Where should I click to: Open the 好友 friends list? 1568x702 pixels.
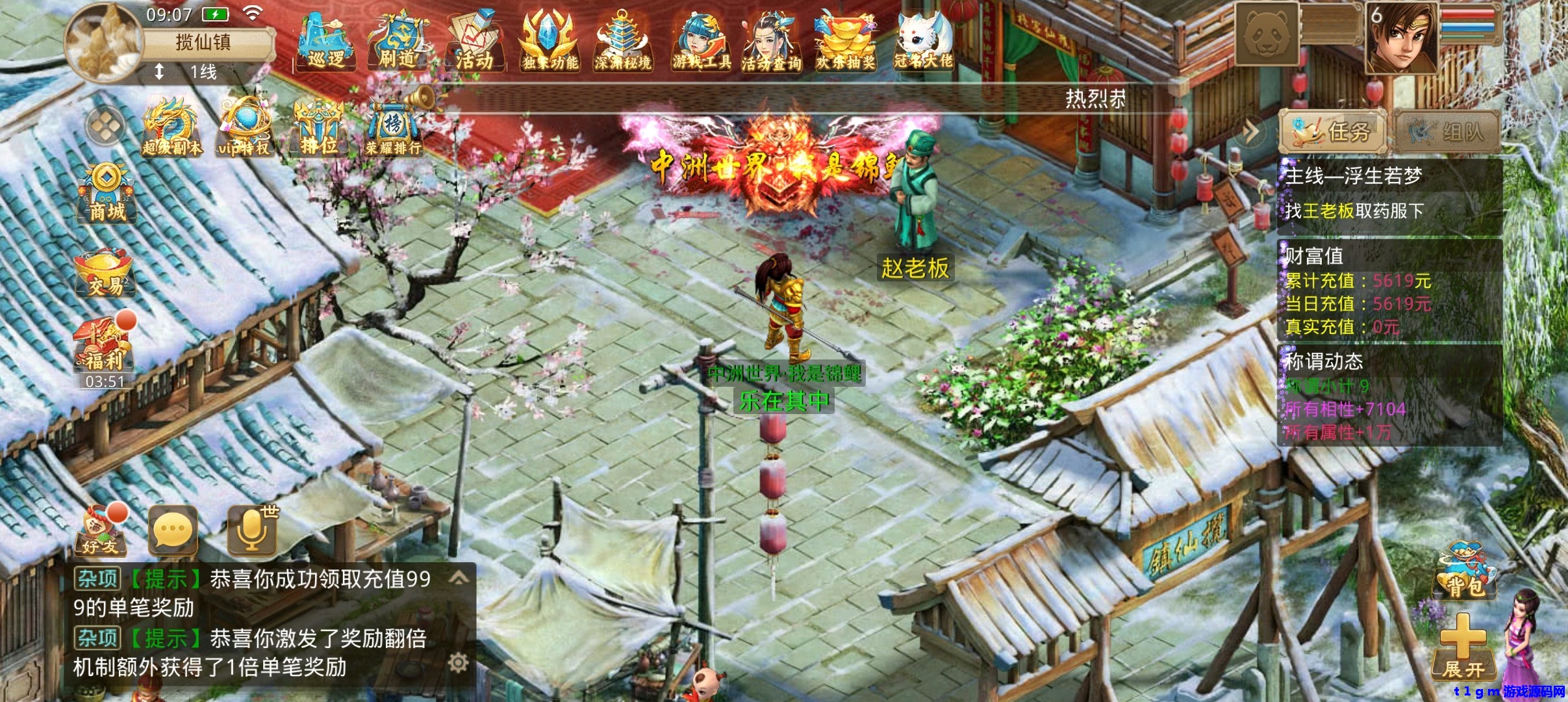point(101,530)
